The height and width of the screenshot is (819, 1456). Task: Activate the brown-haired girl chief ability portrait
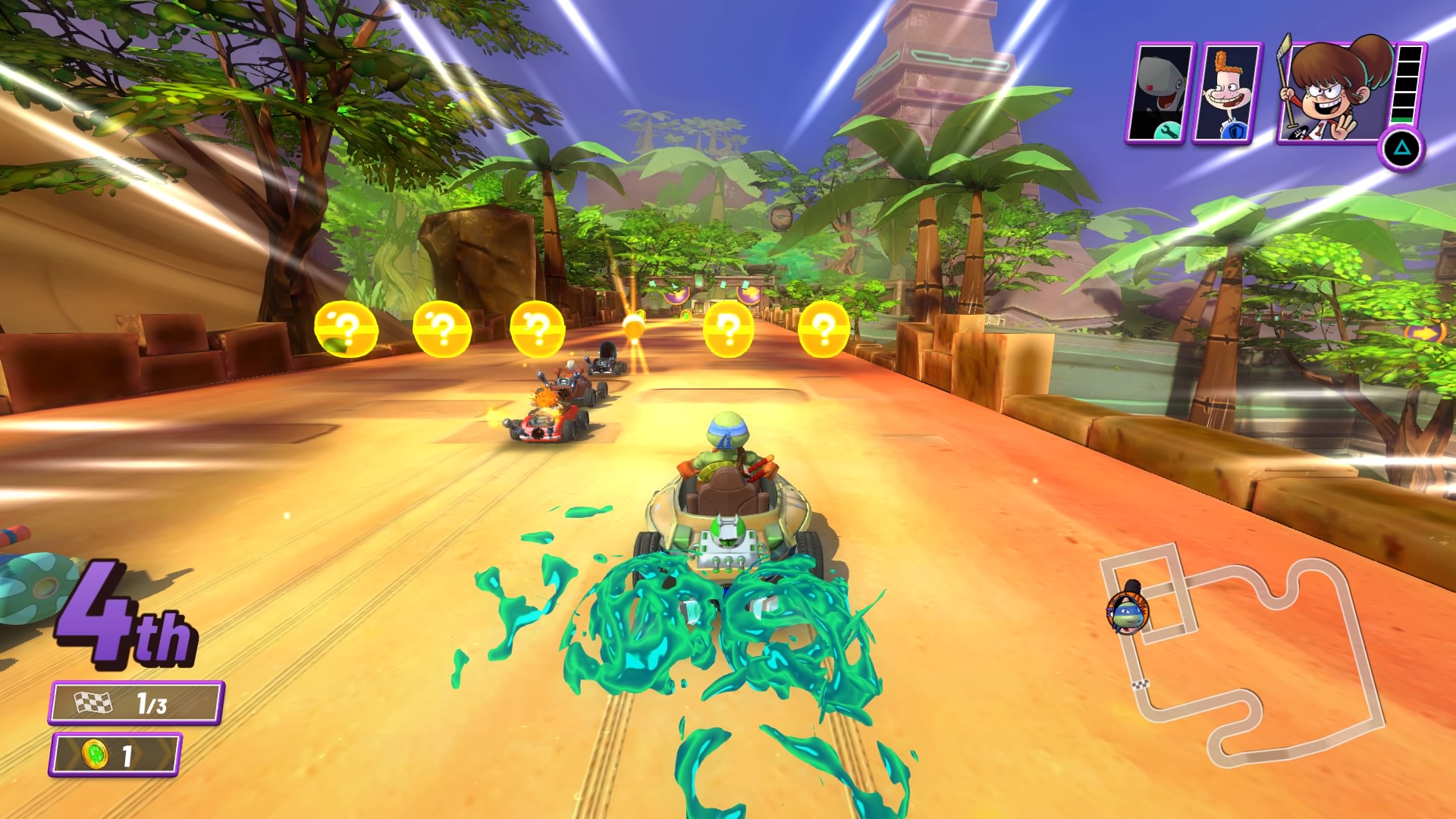[1335, 89]
